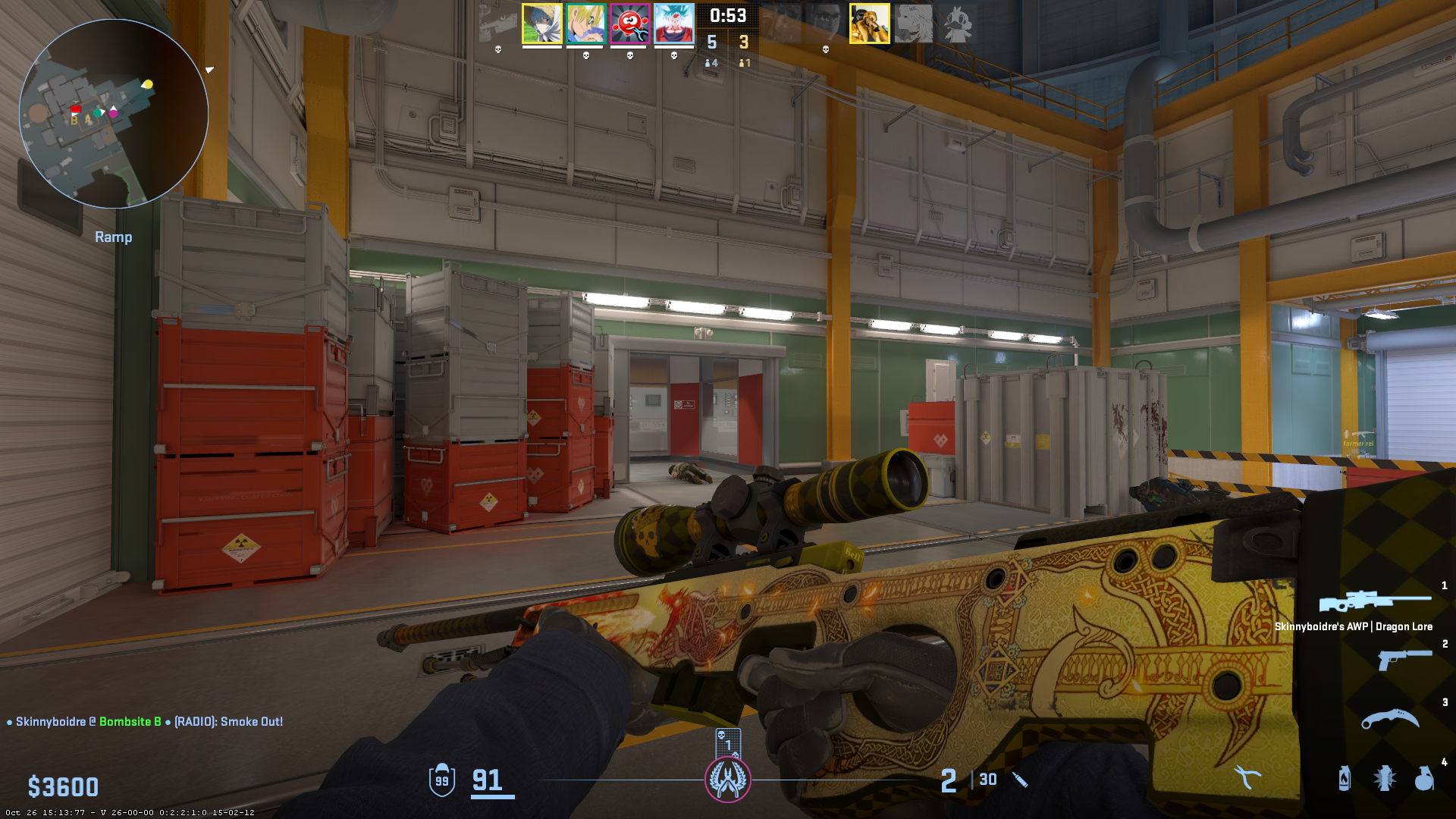1456x819 pixels.
Task: Choose the incendiary grenade icon
Action: coord(1344,778)
